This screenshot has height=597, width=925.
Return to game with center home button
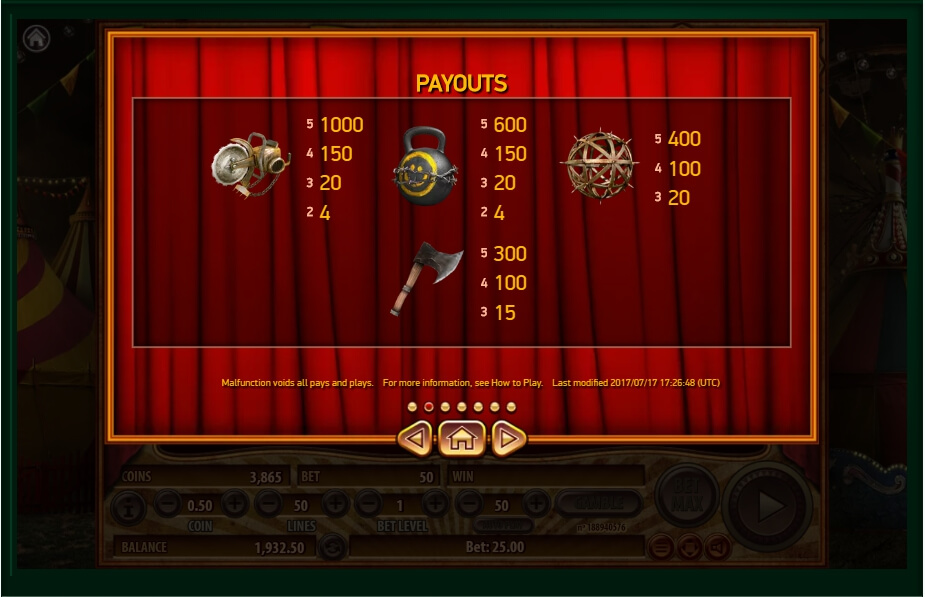(461, 438)
